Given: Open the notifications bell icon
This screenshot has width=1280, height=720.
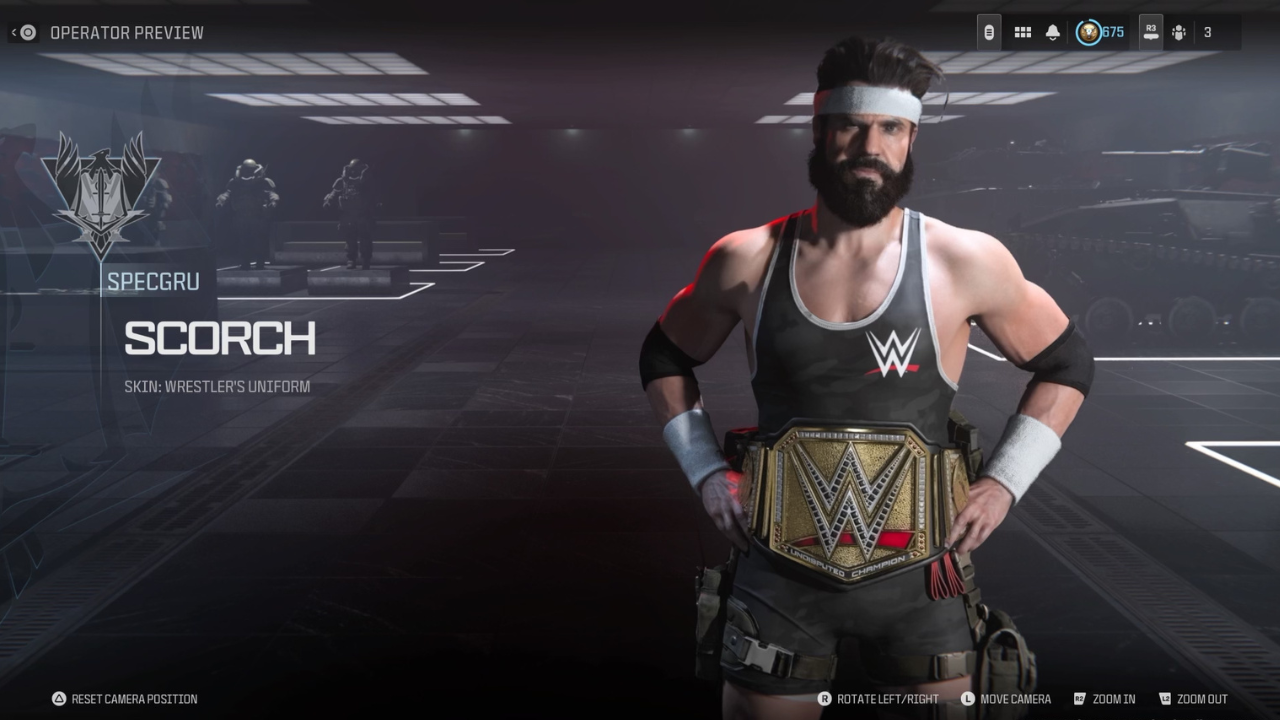Looking at the screenshot, I should [x=1053, y=32].
